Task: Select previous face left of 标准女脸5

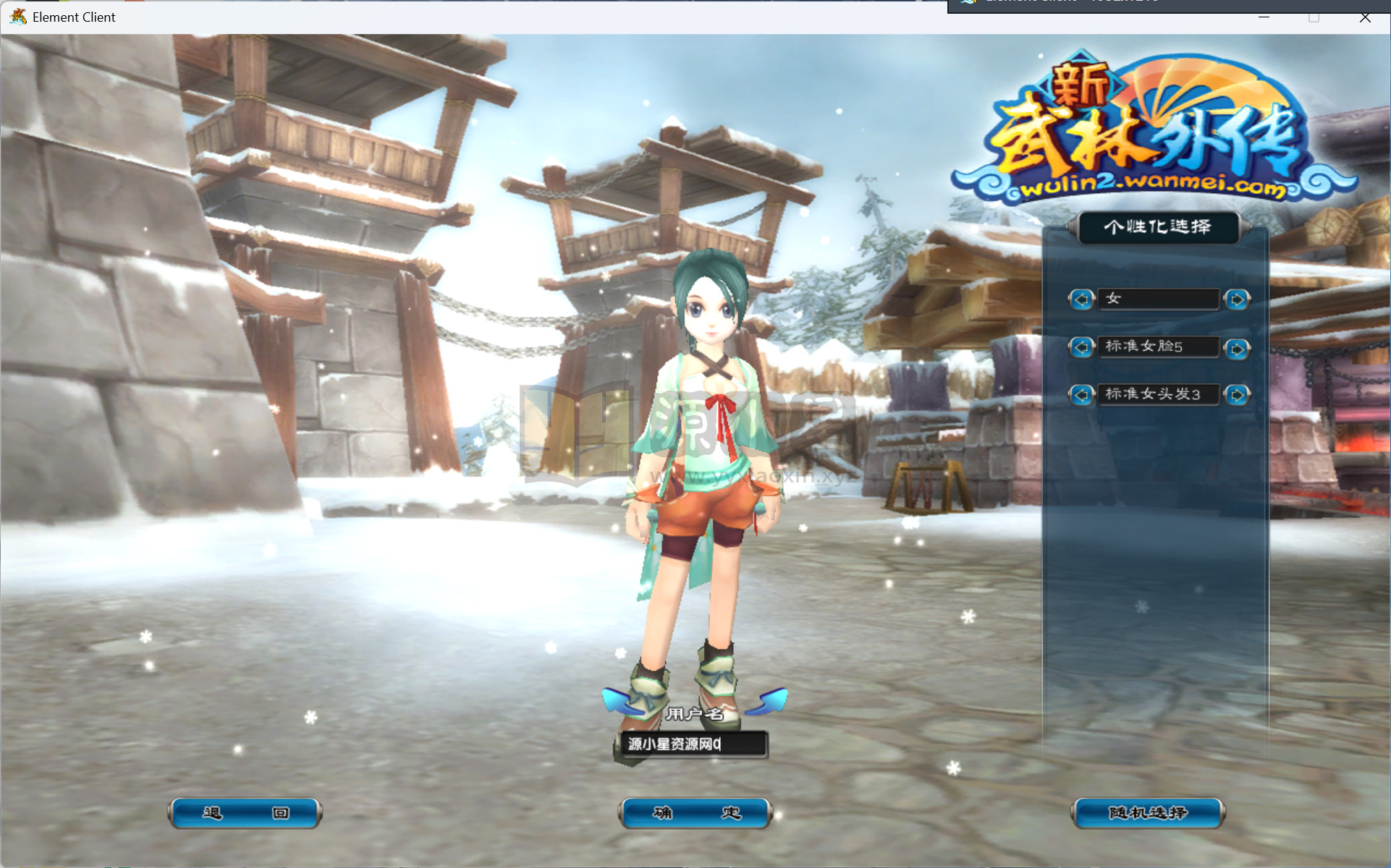Action: tap(1081, 348)
